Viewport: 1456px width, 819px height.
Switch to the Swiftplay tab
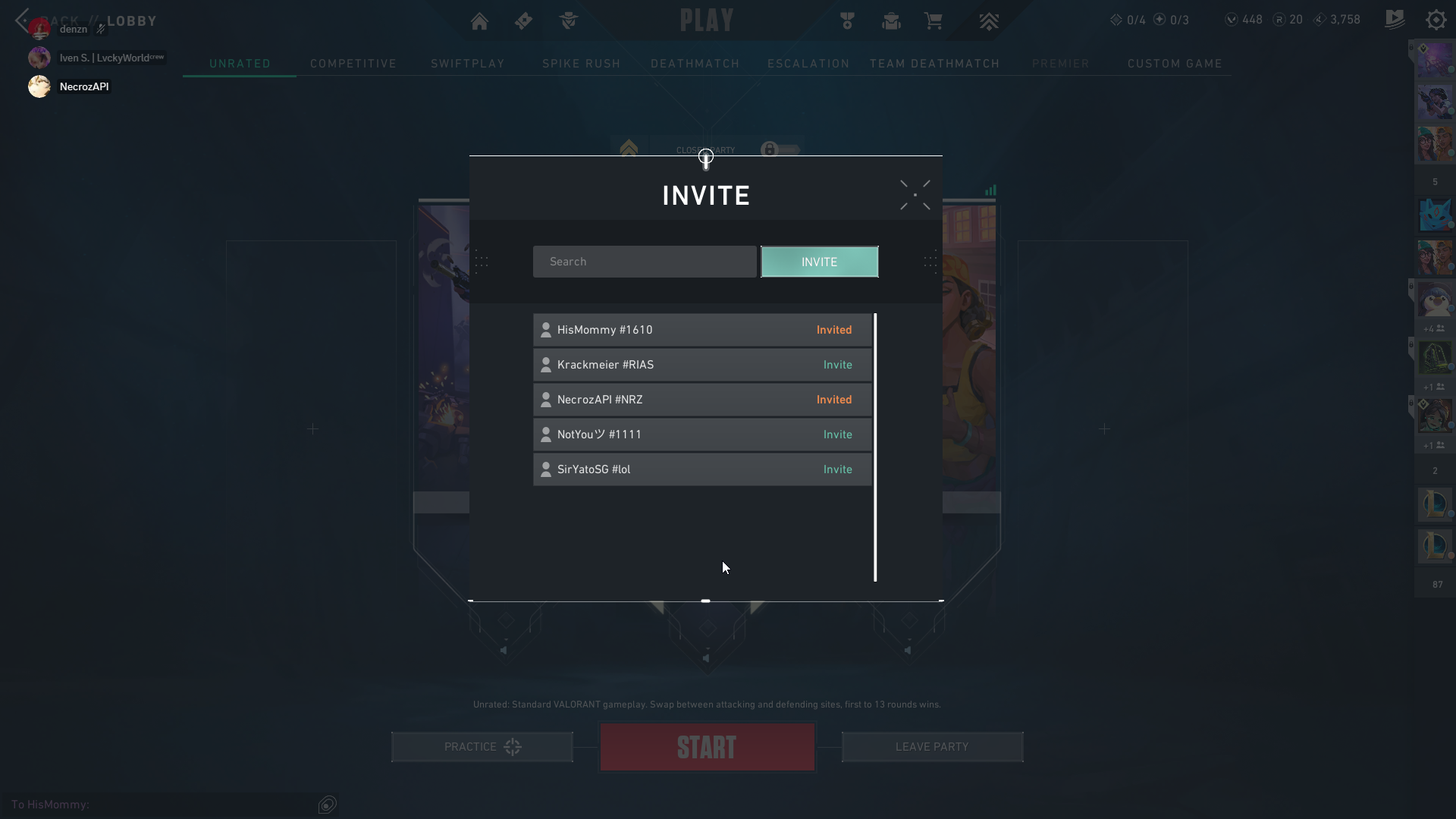pos(468,64)
